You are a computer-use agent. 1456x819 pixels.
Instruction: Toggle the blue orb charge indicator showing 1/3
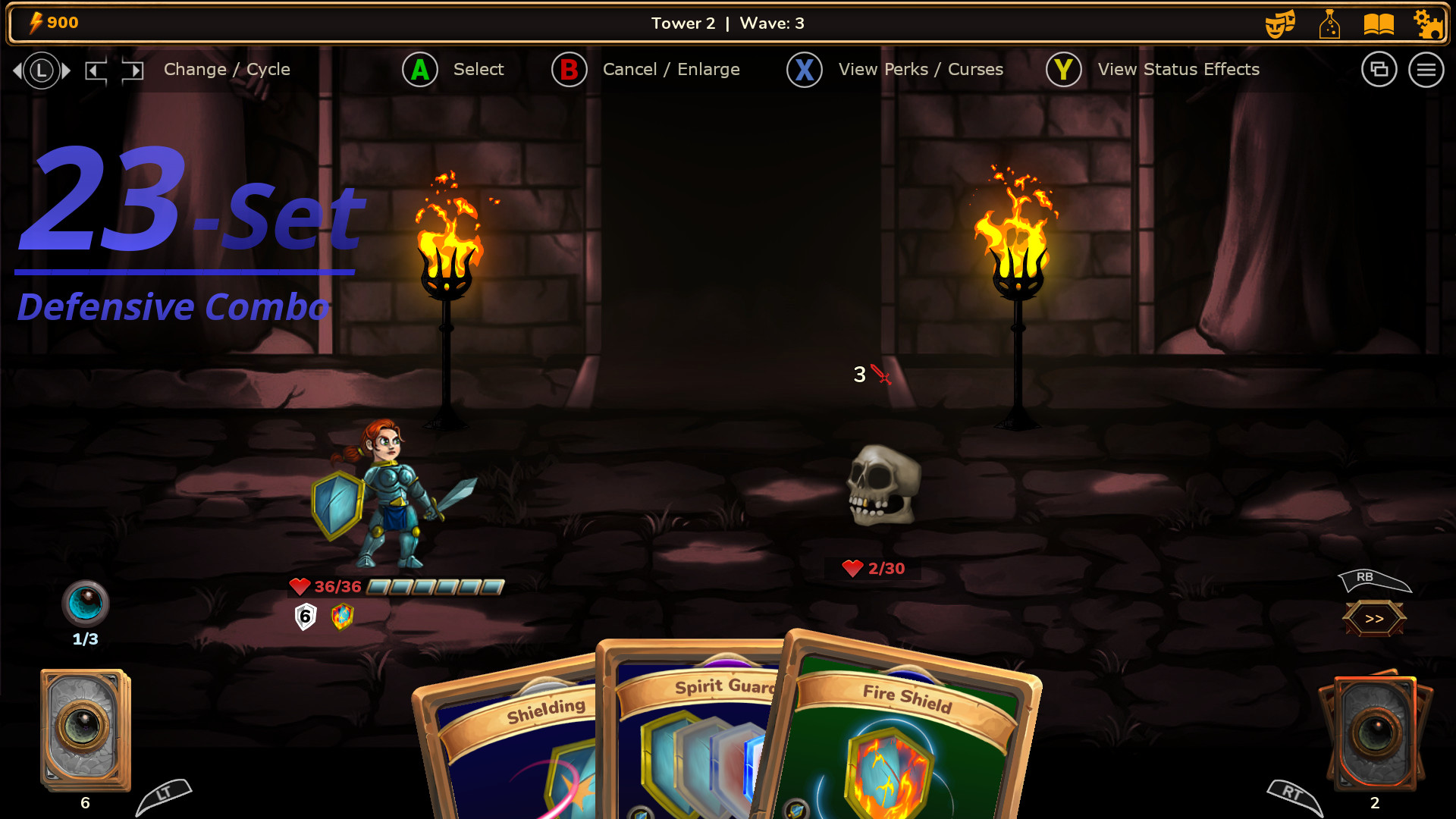pyautogui.click(x=86, y=604)
